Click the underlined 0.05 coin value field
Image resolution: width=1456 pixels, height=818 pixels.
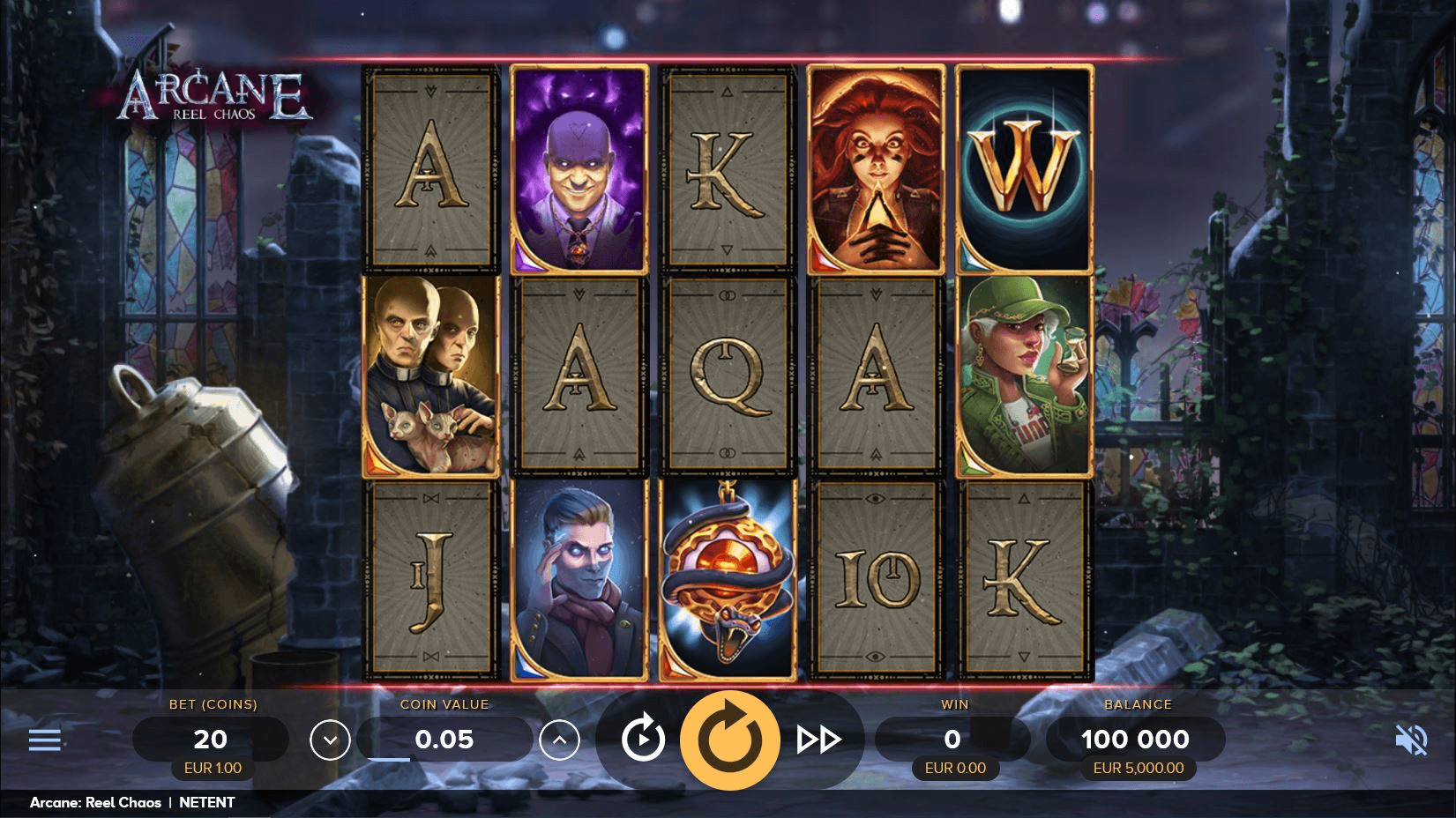pos(444,739)
